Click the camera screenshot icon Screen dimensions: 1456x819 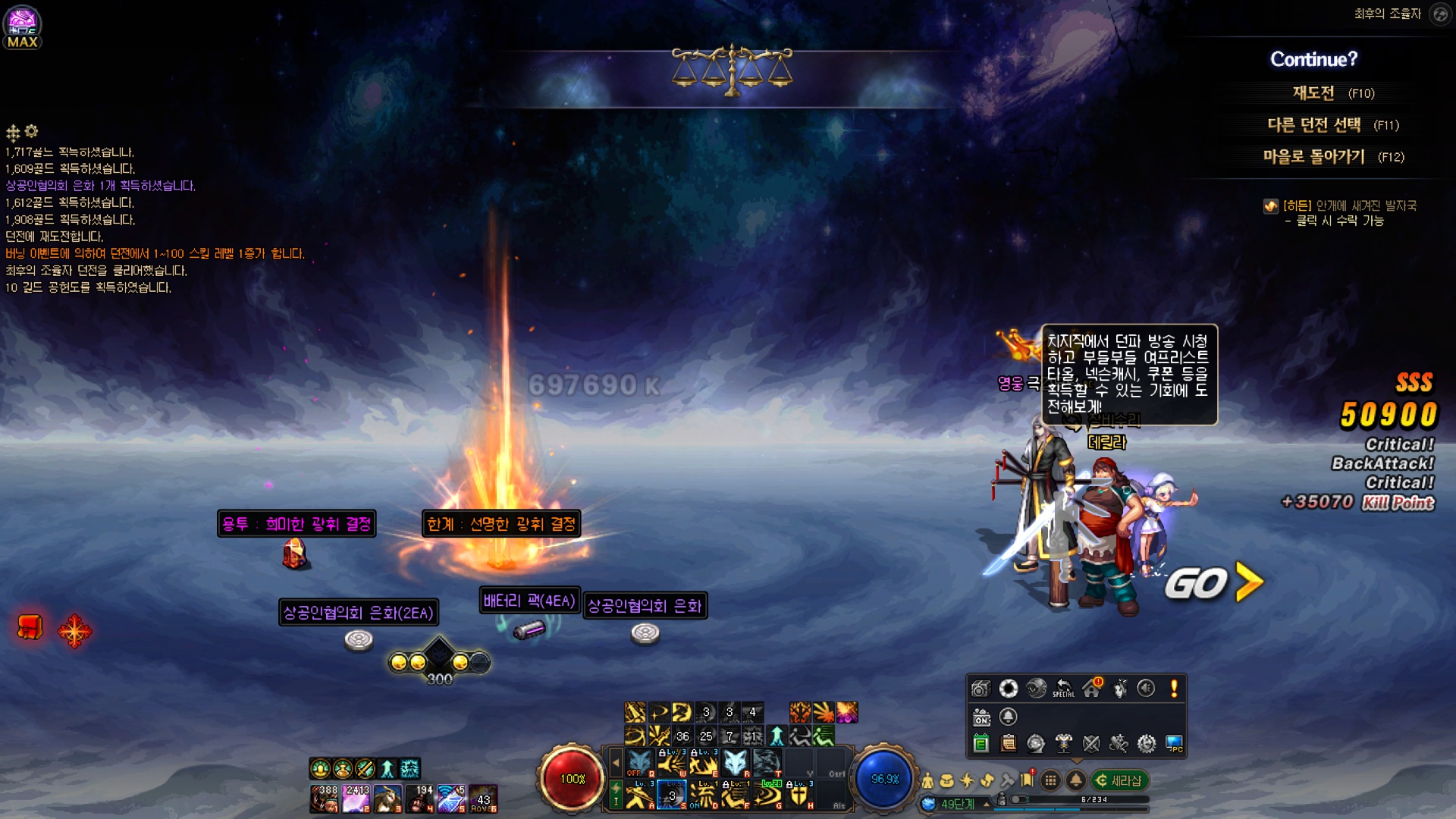coord(981,689)
